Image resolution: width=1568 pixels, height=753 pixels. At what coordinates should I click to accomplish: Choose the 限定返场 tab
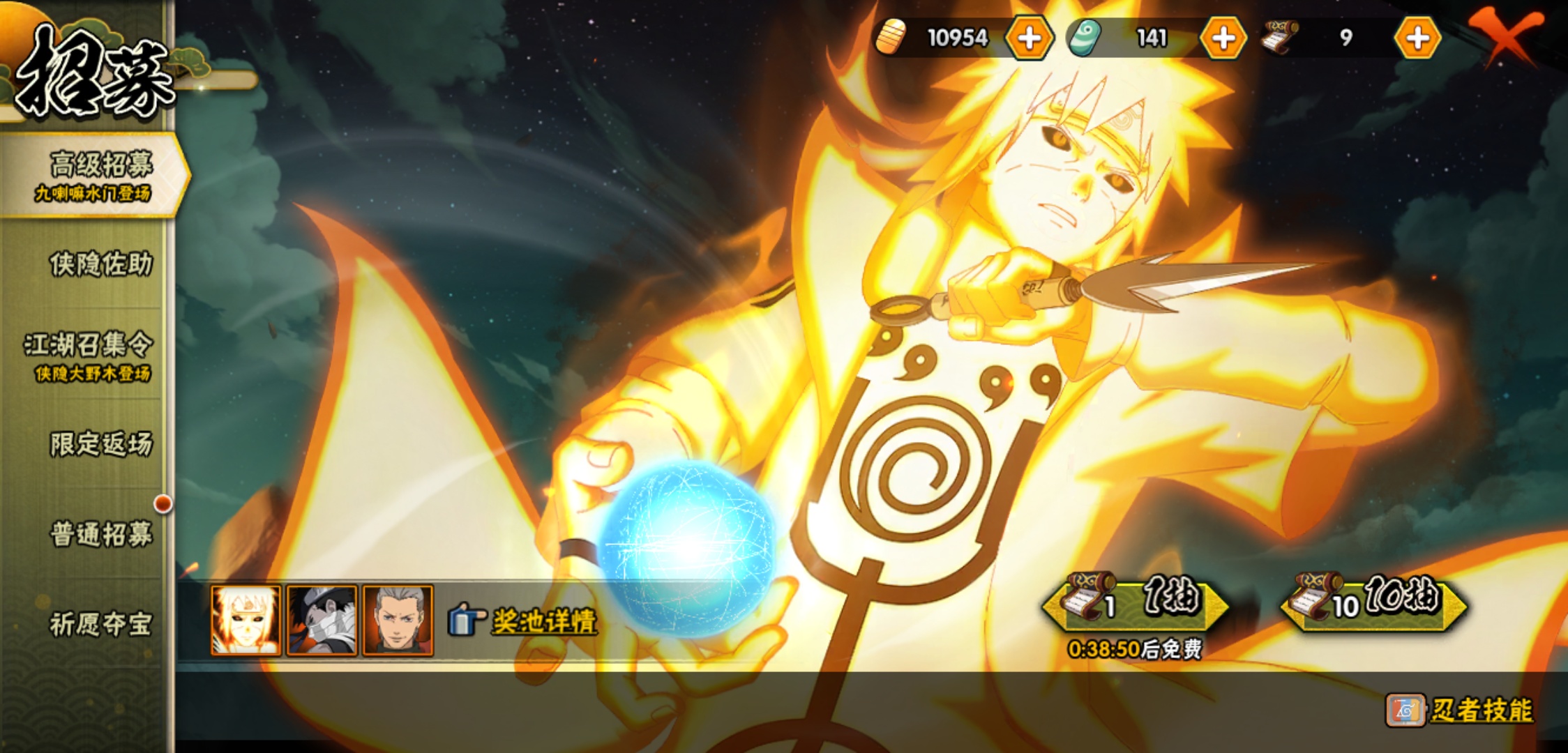point(100,444)
